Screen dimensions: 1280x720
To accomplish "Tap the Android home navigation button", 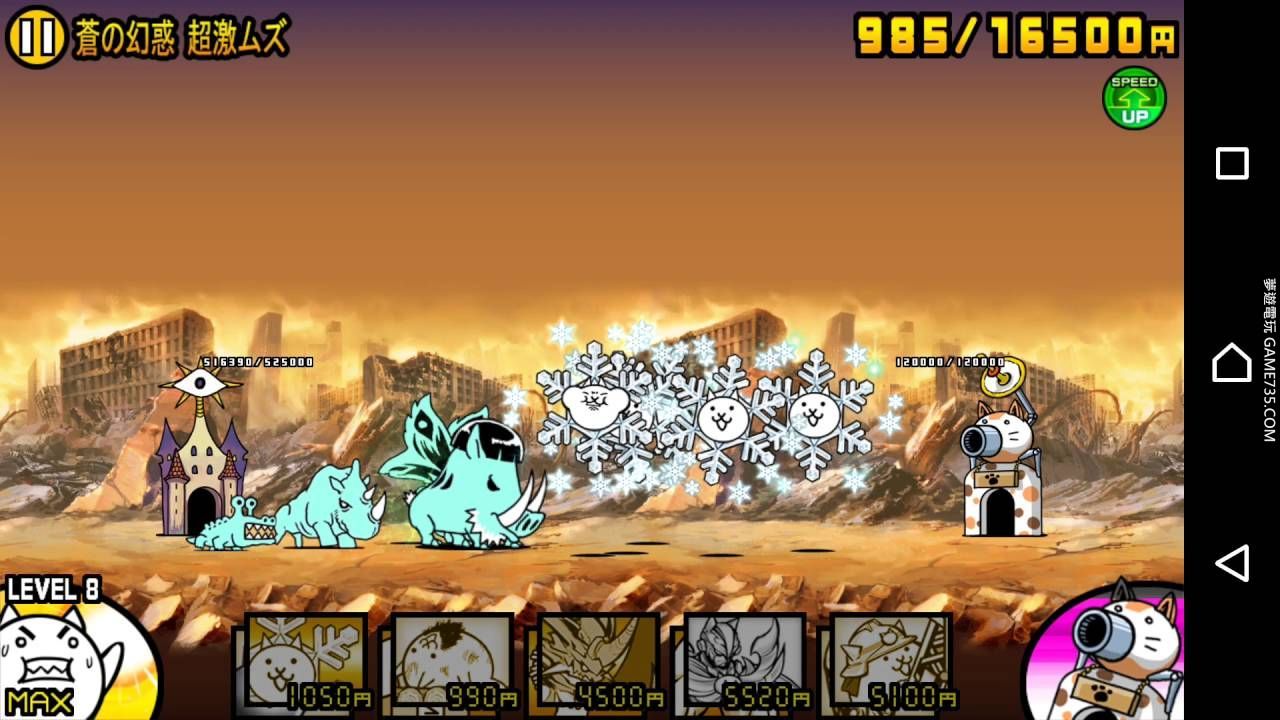I will tap(1232, 363).
